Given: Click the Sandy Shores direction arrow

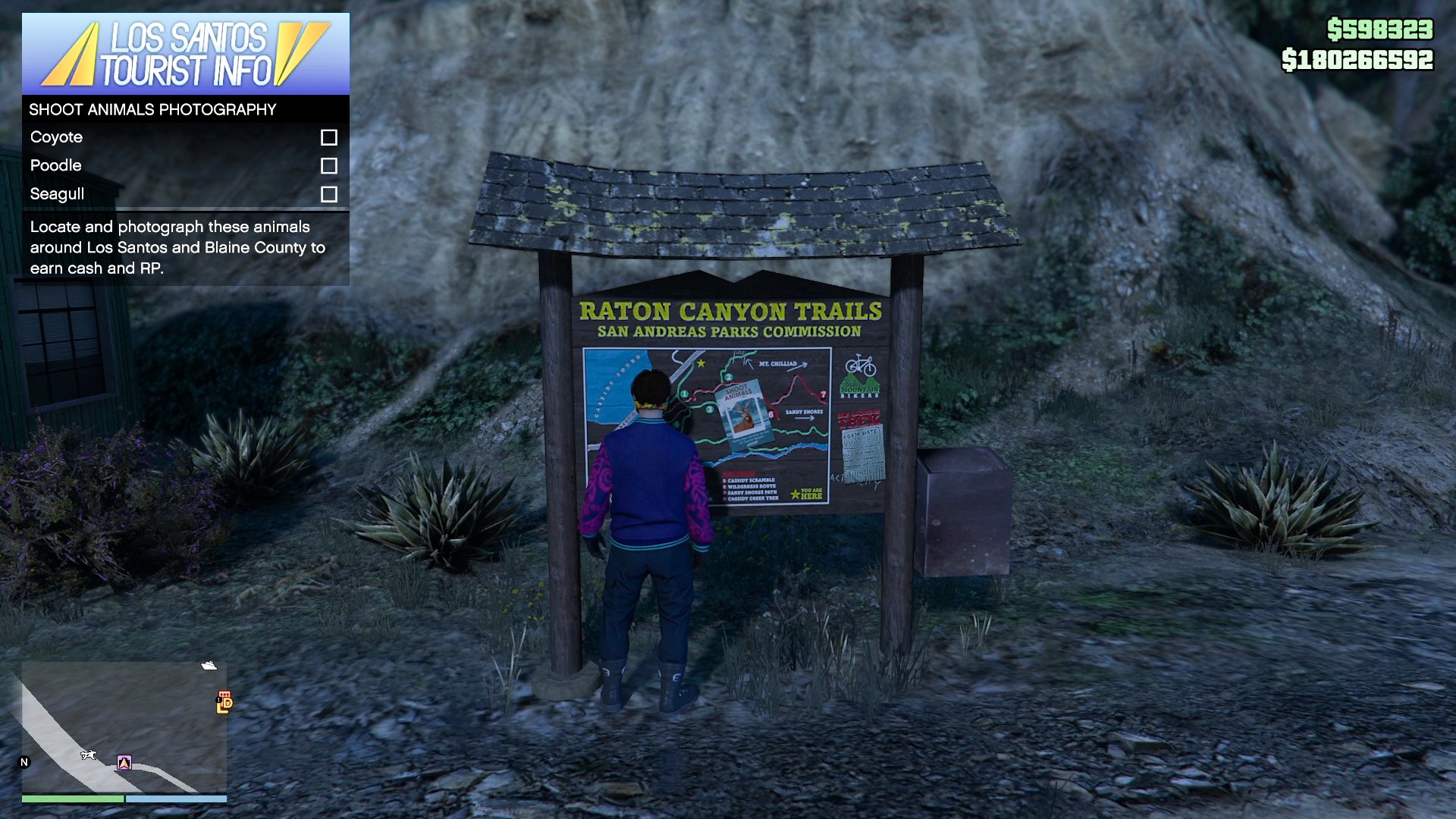Looking at the screenshot, I should pos(805,418).
